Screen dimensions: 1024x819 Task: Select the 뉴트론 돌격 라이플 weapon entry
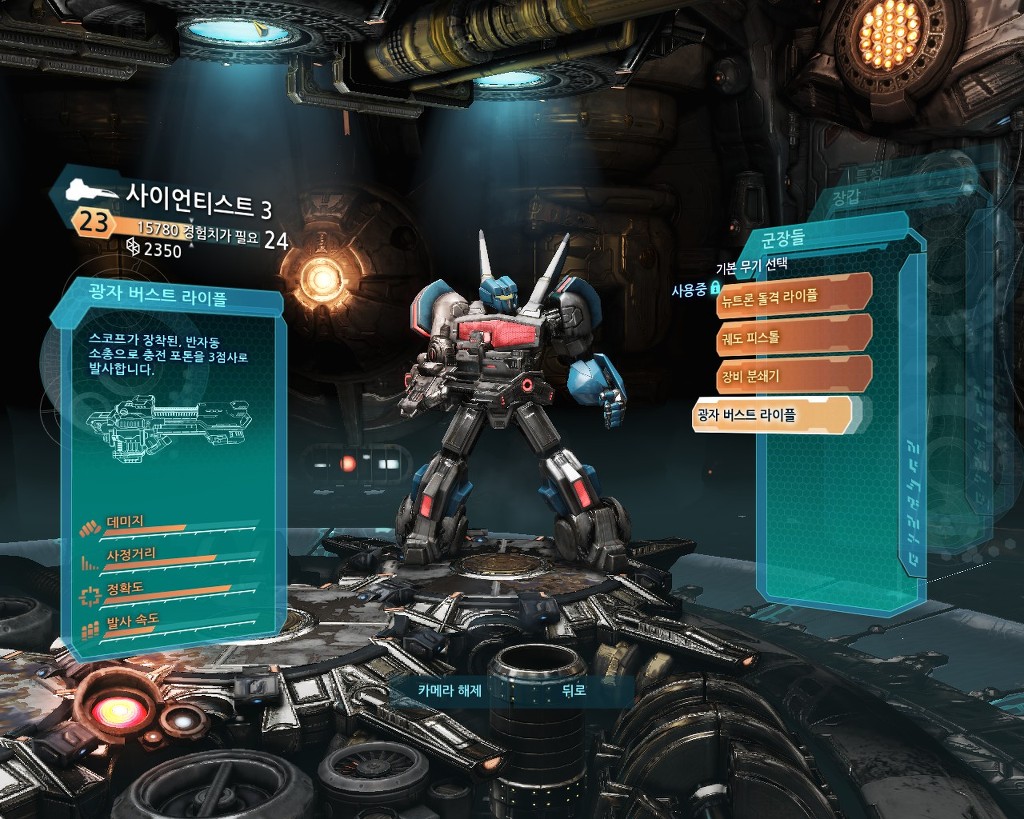coord(794,296)
